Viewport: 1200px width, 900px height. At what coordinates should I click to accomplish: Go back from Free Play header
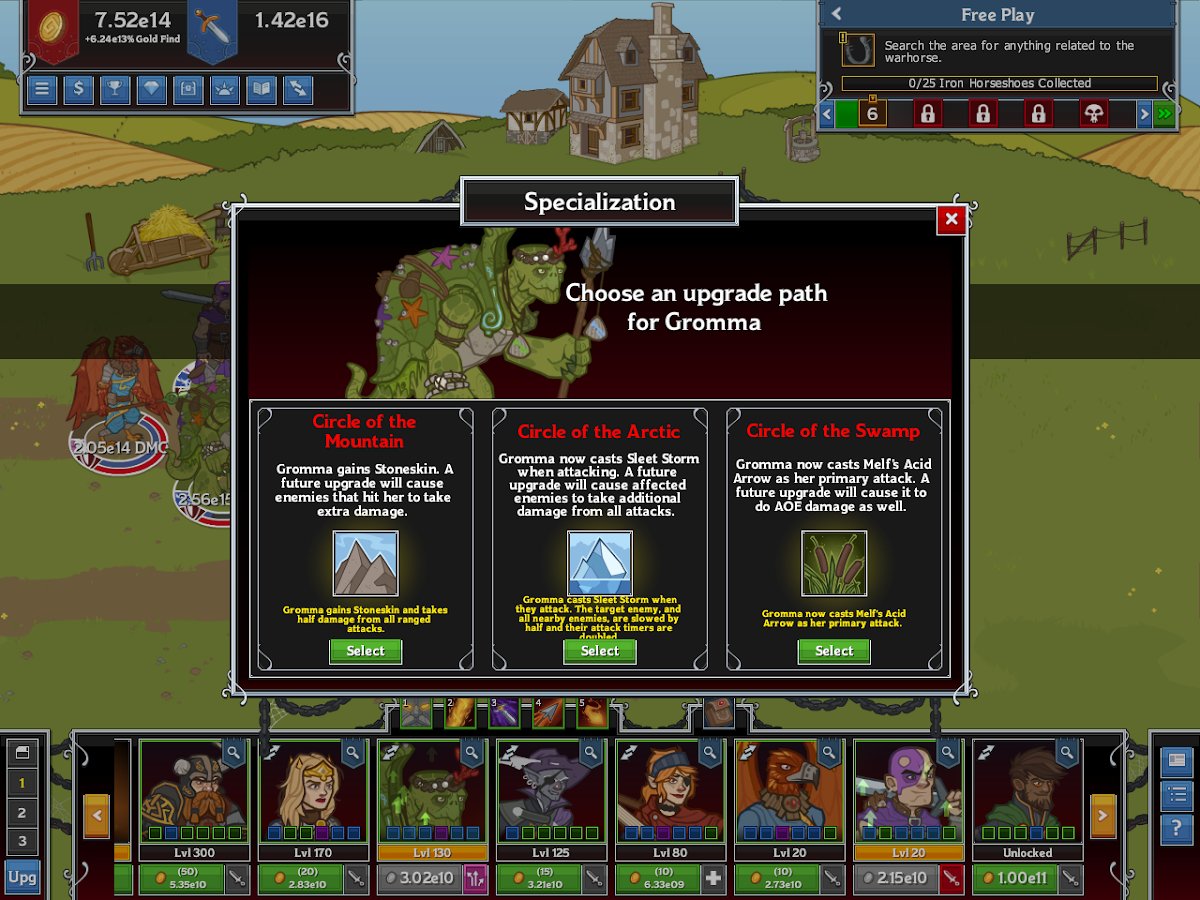click(x=836, y=14)
